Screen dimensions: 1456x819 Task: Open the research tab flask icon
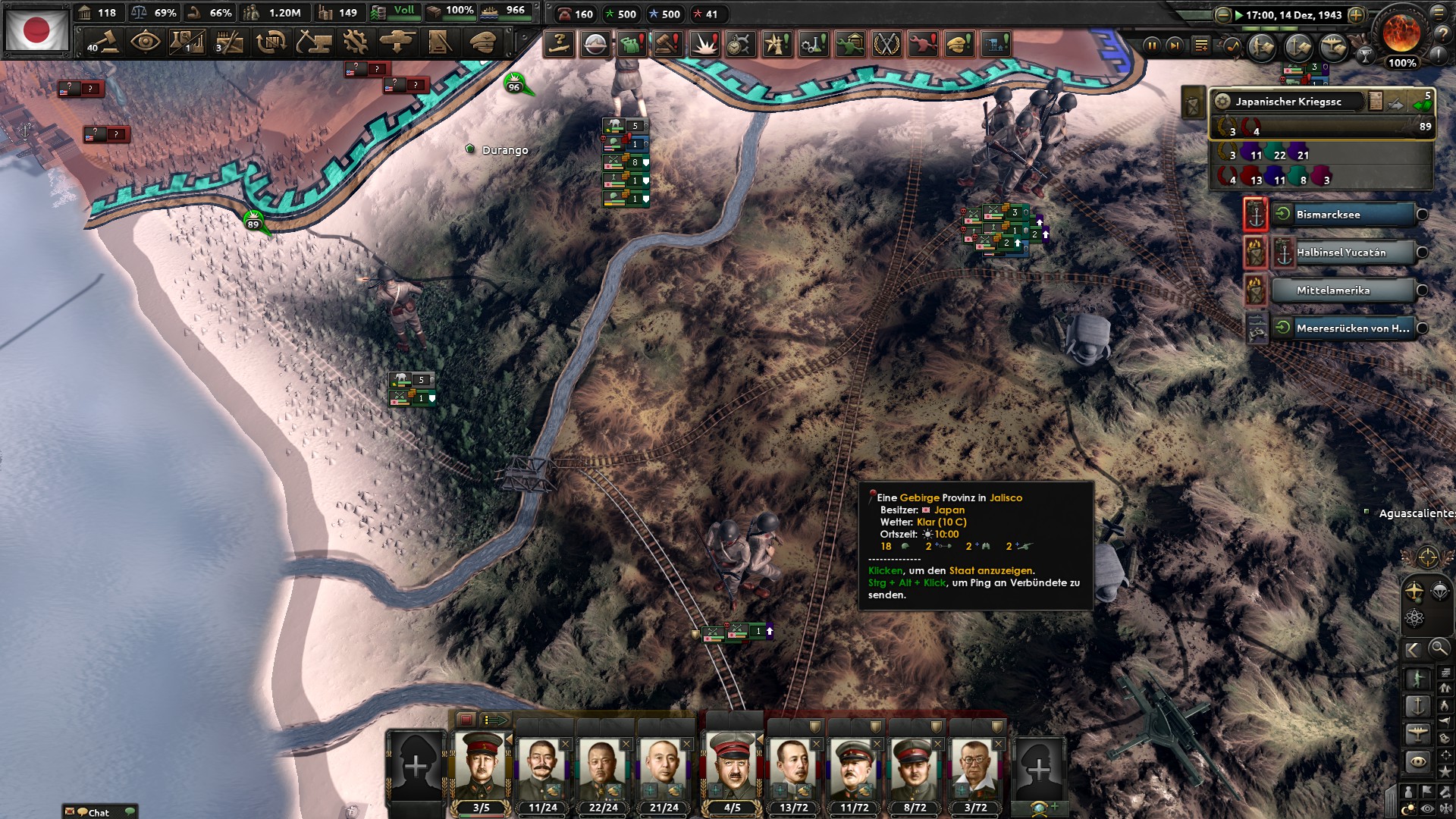point(186,42)
